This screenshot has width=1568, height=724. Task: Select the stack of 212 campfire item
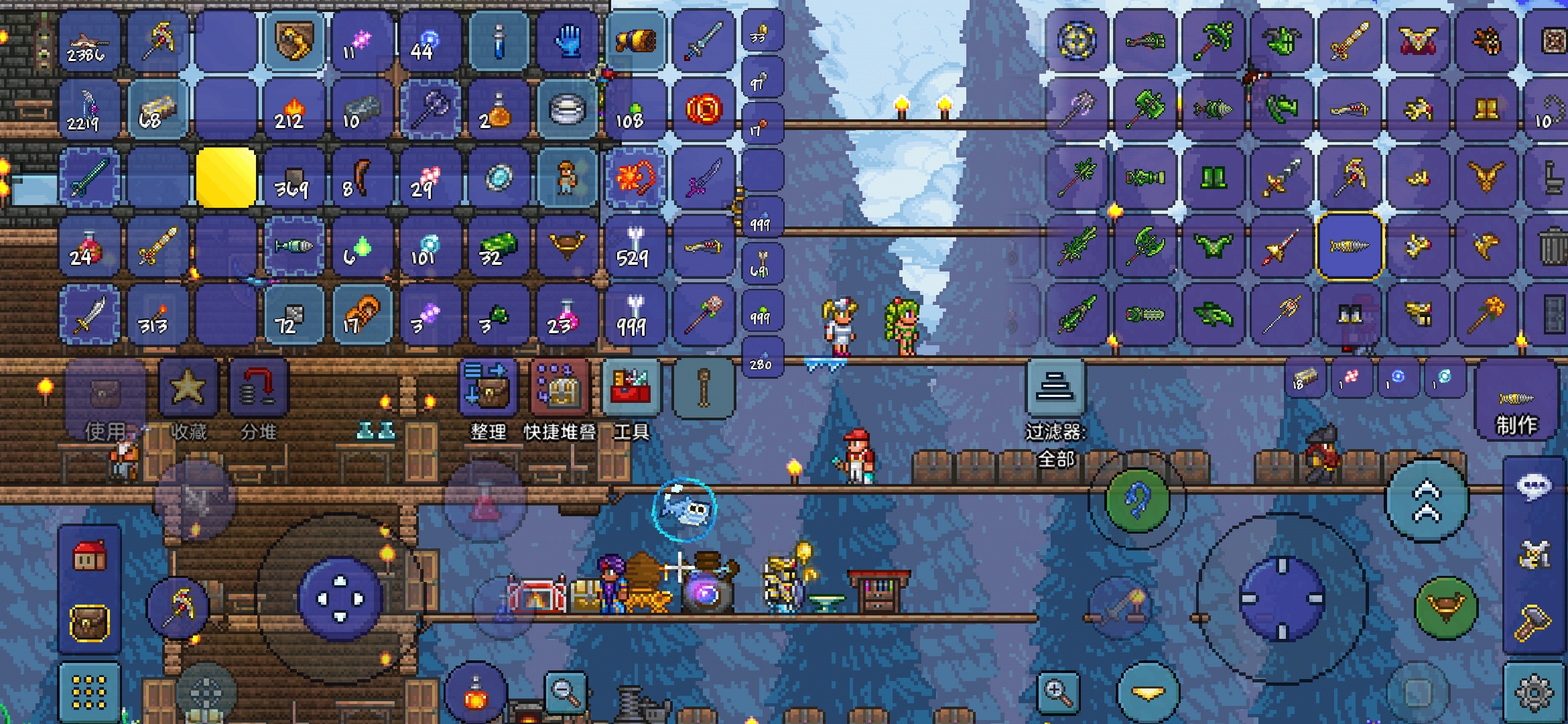(293, 110)
